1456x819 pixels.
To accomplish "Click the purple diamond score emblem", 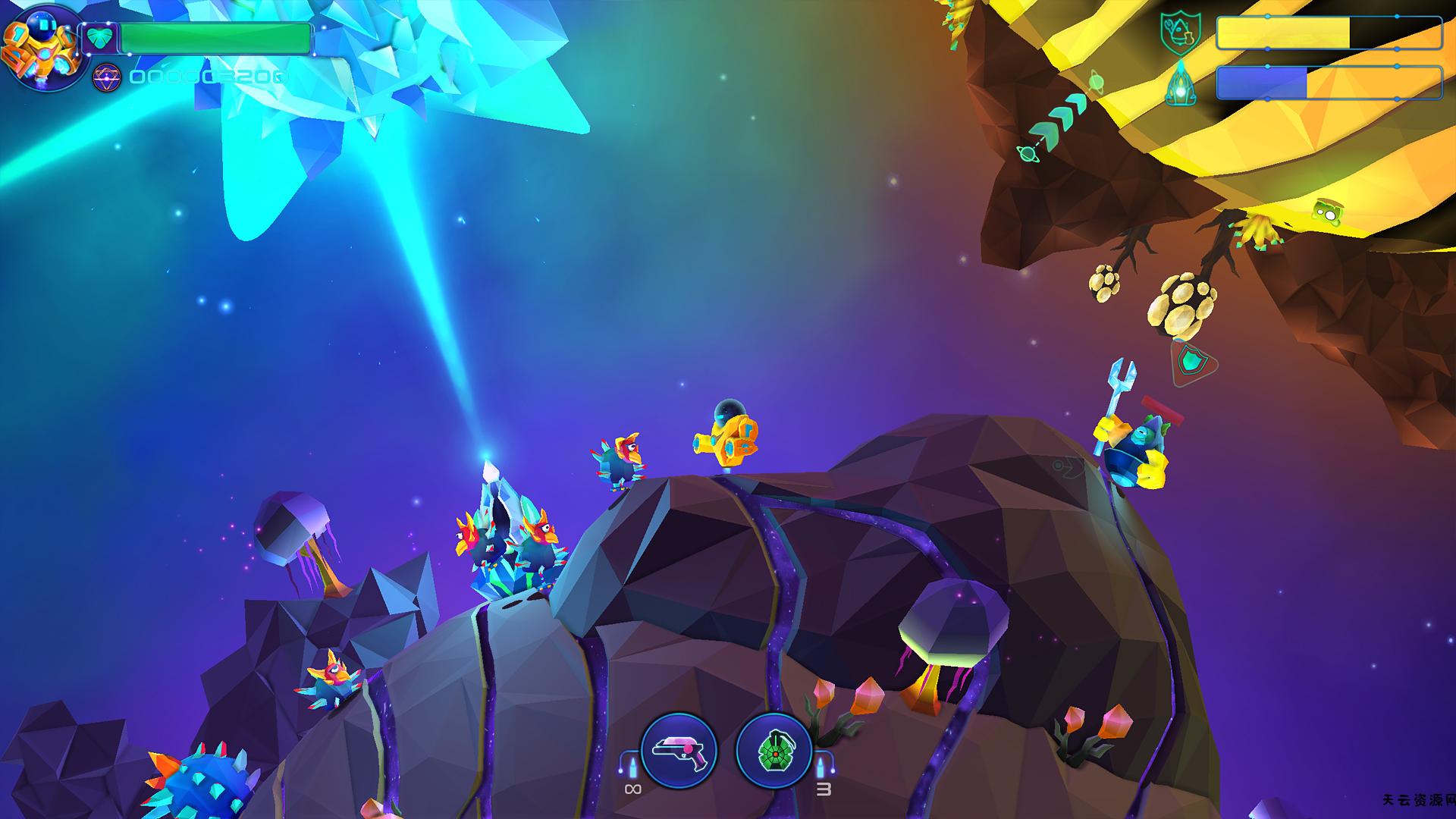I will (x=107, y=78).
